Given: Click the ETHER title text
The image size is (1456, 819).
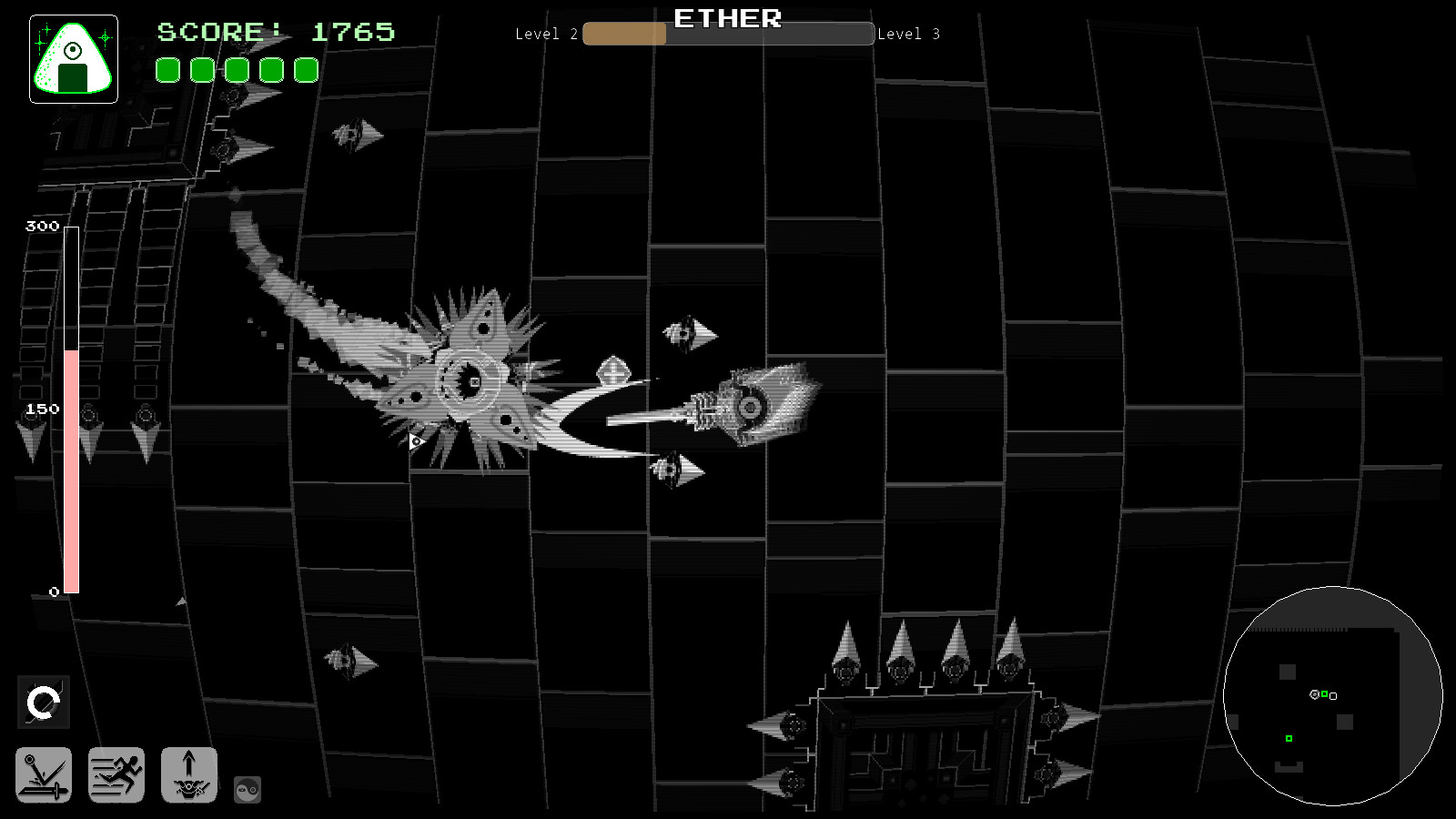Looking at the screenshot, I should 726,18.
